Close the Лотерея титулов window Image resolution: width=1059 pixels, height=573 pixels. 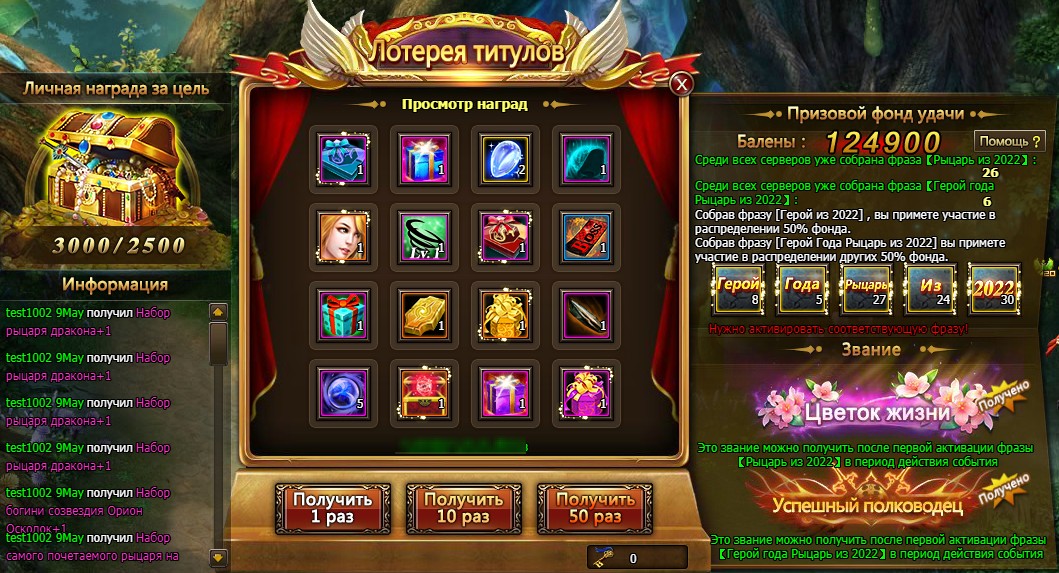pos(682,84)
